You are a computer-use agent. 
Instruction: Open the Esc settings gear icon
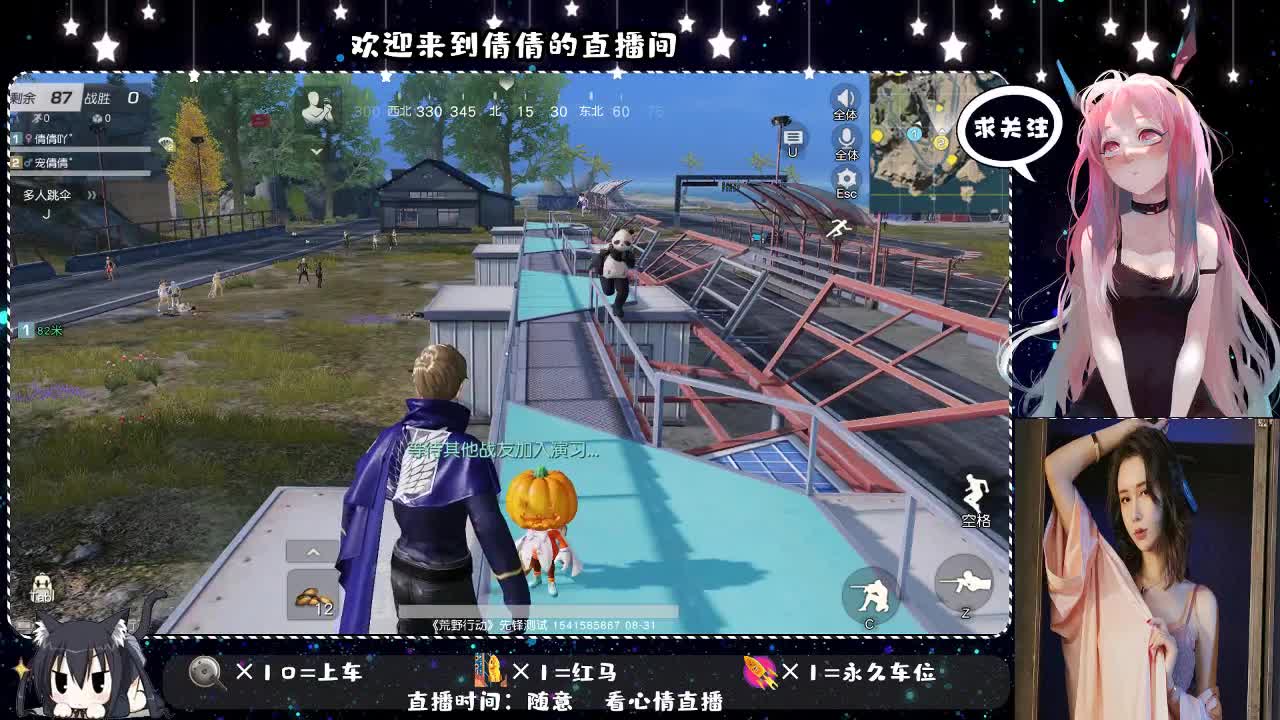846,177
